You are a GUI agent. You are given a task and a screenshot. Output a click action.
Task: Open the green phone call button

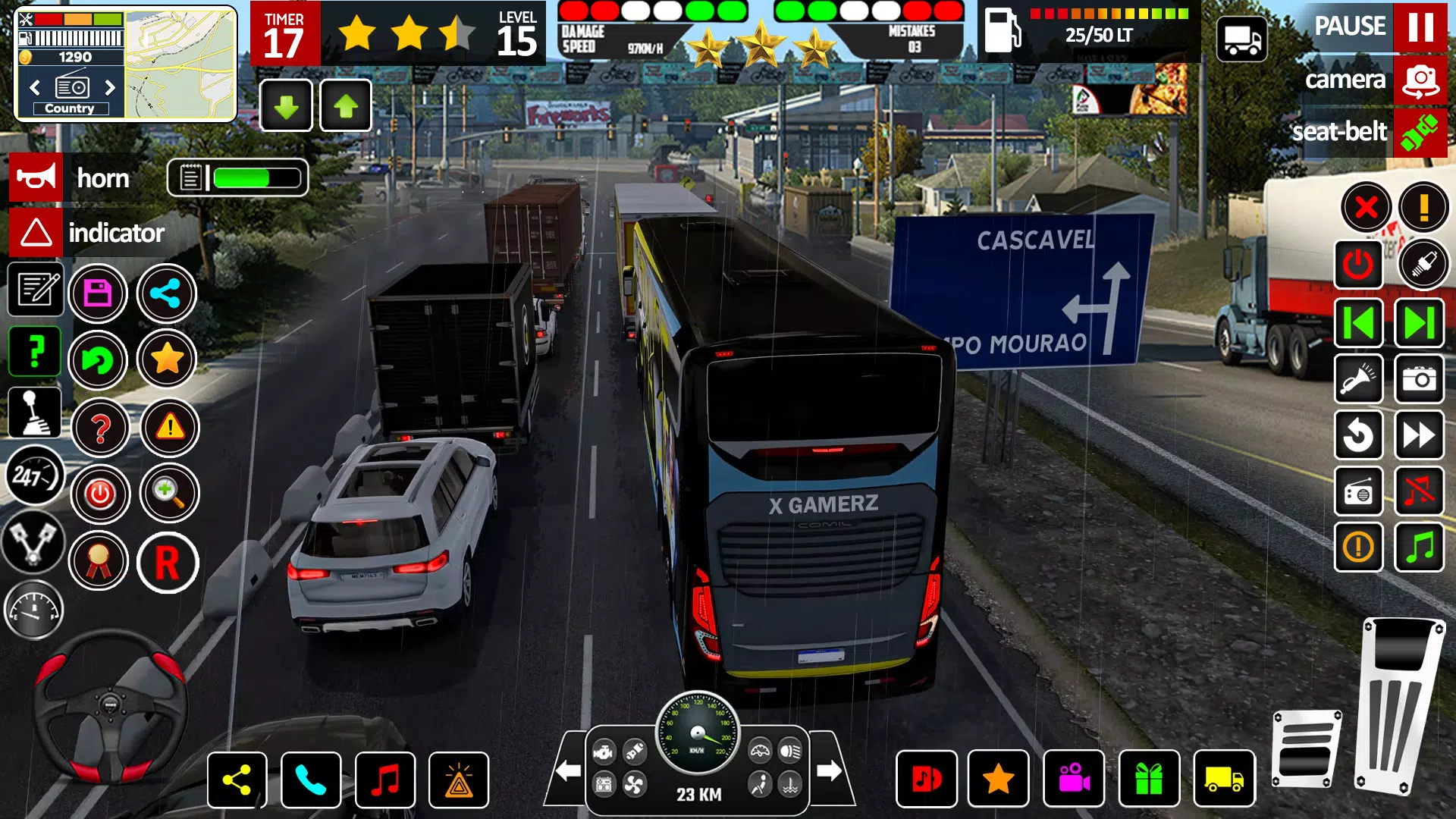click(x=311, y=780)
